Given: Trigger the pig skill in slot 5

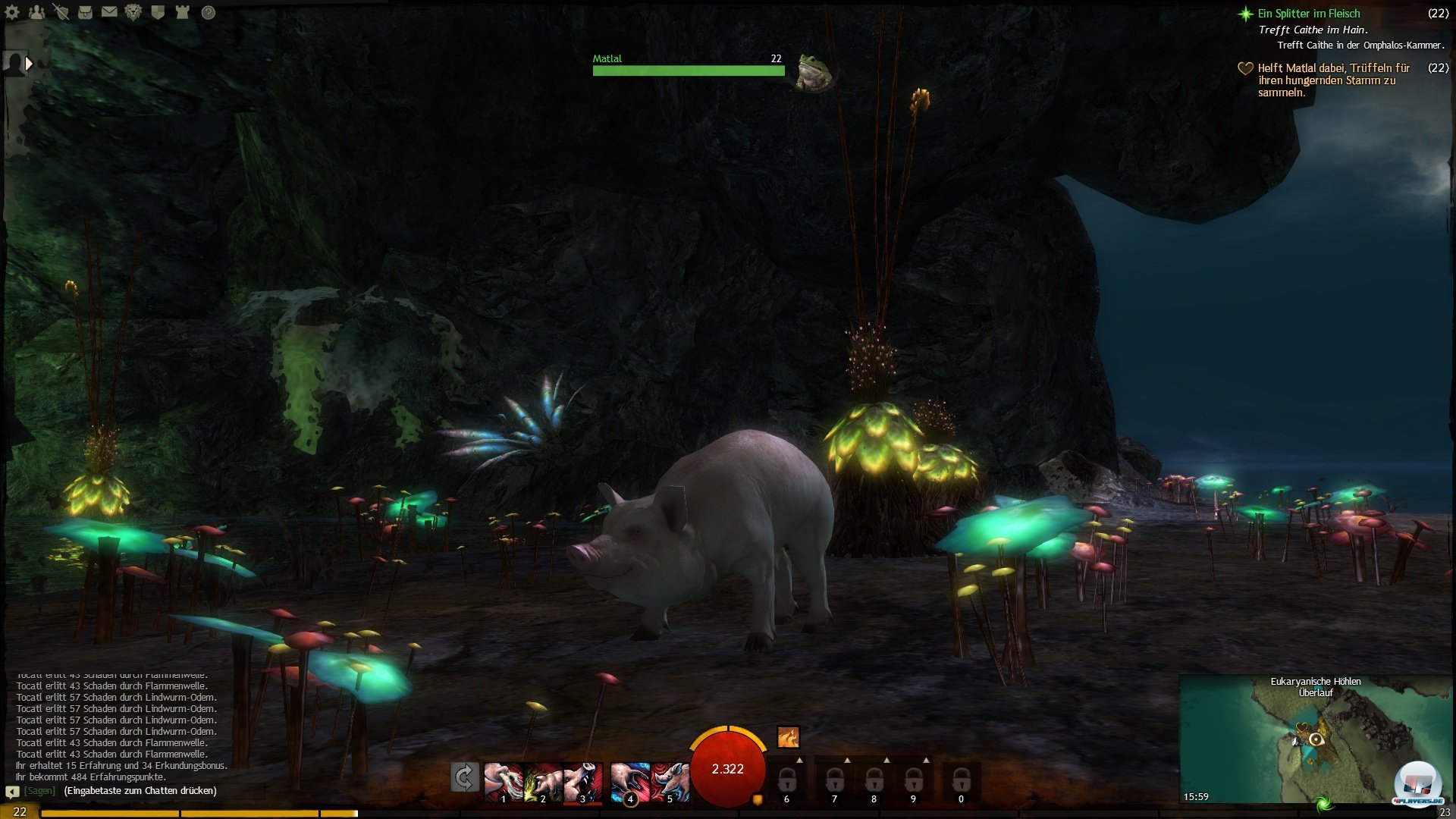Looking at the screenshot, I should coord(670,782).
